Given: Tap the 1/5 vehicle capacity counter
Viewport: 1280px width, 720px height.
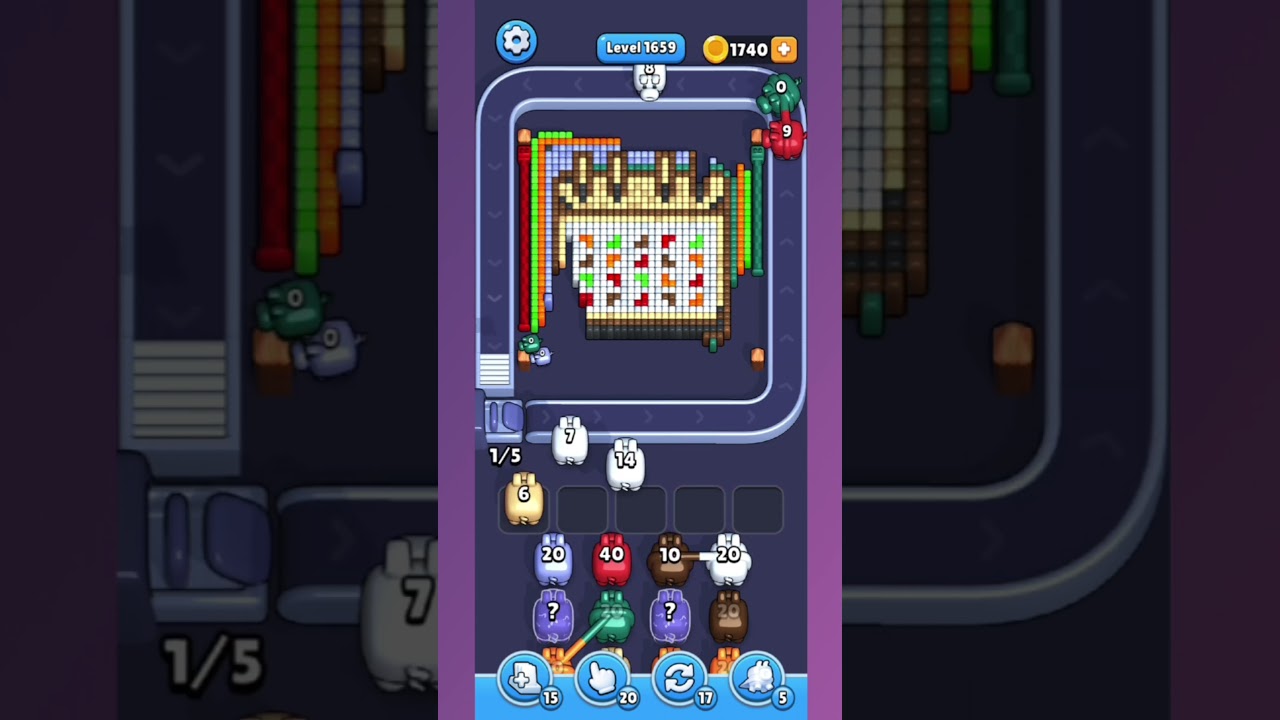Looking at the screenshot, I should [504, 456].
